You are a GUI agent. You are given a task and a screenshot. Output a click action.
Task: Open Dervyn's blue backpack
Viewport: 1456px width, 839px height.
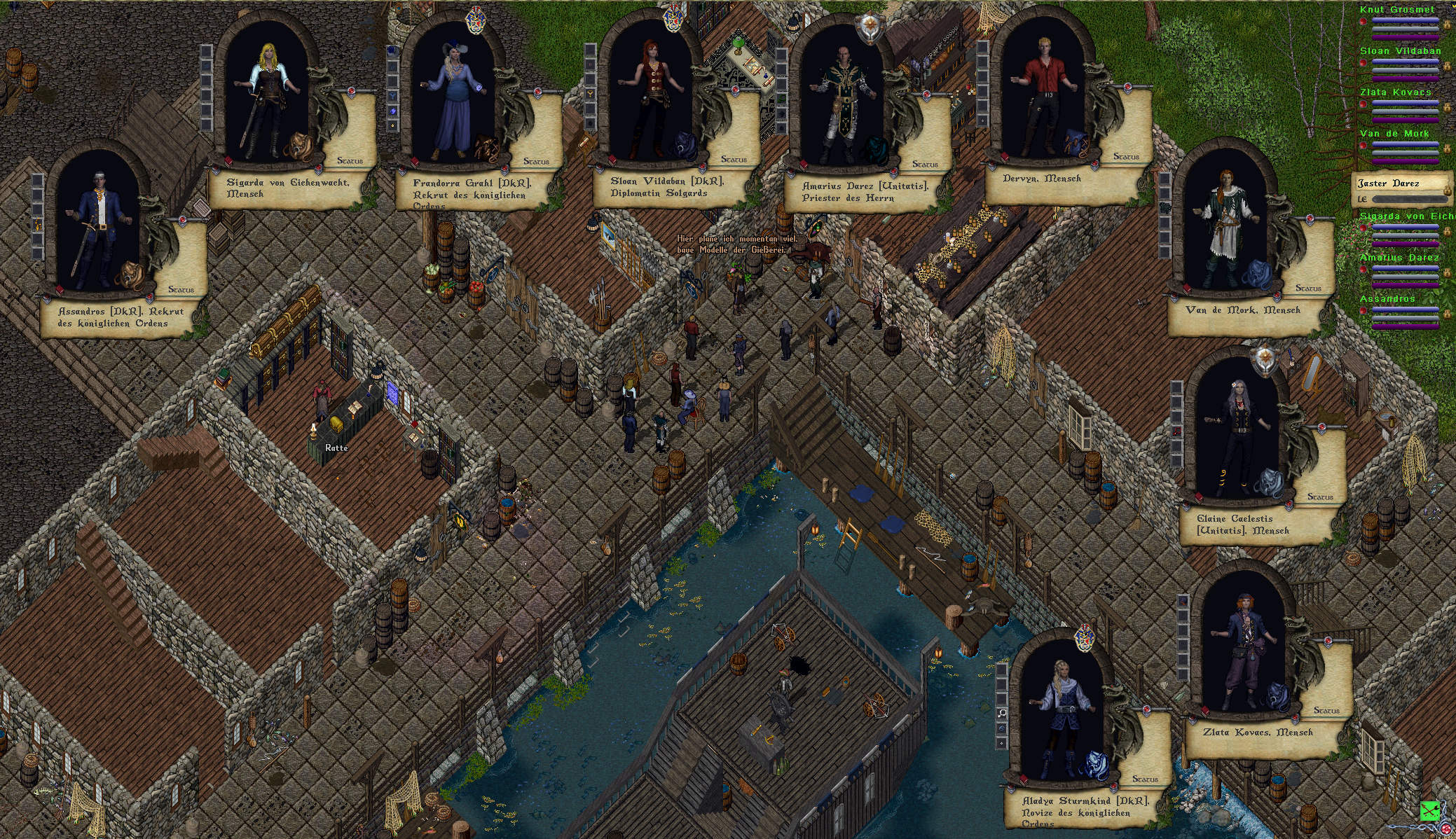pyautogui.click(x=1074, y=142)
